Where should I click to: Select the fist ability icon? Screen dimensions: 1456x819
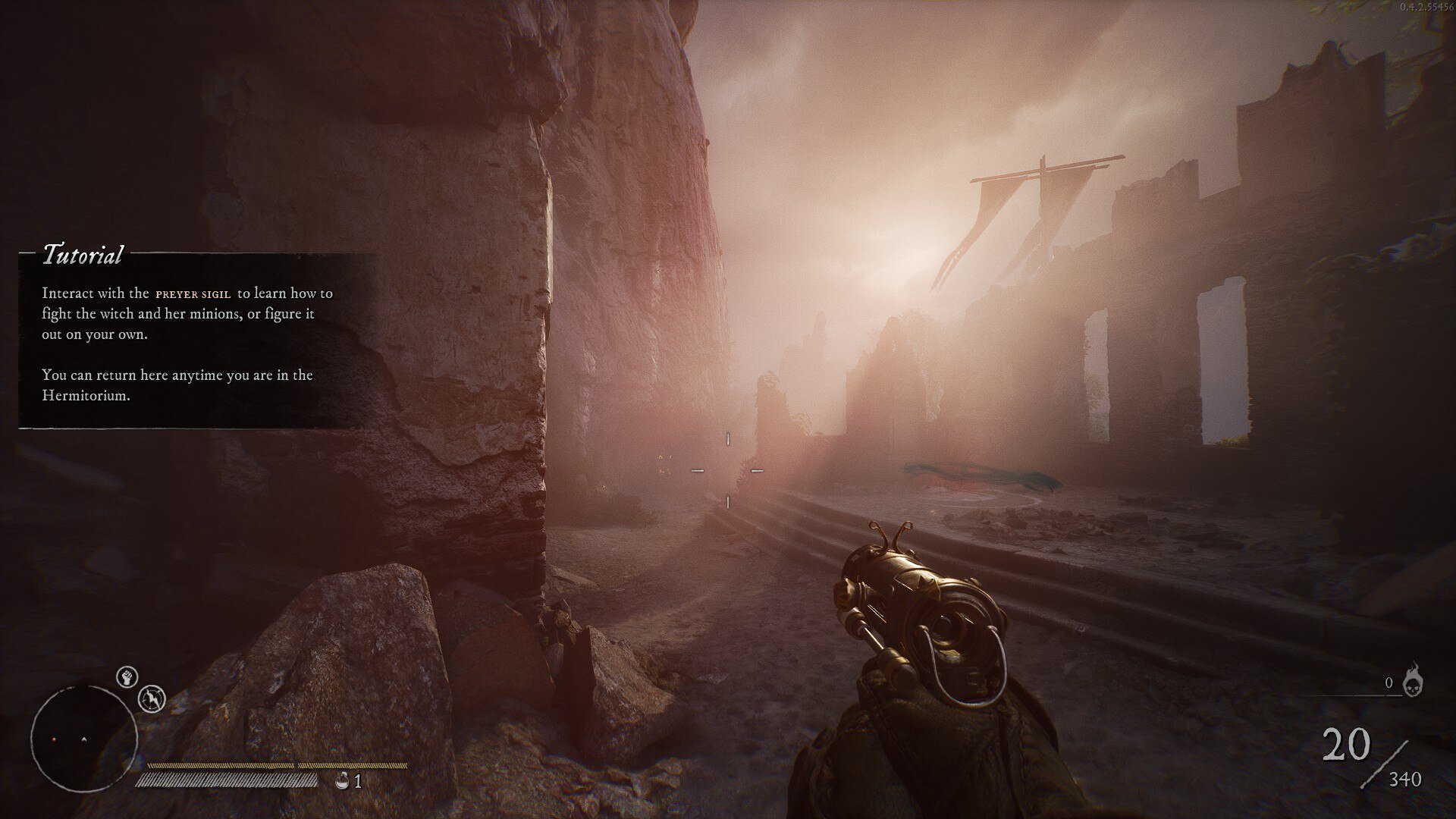click(x=127, y=676)
